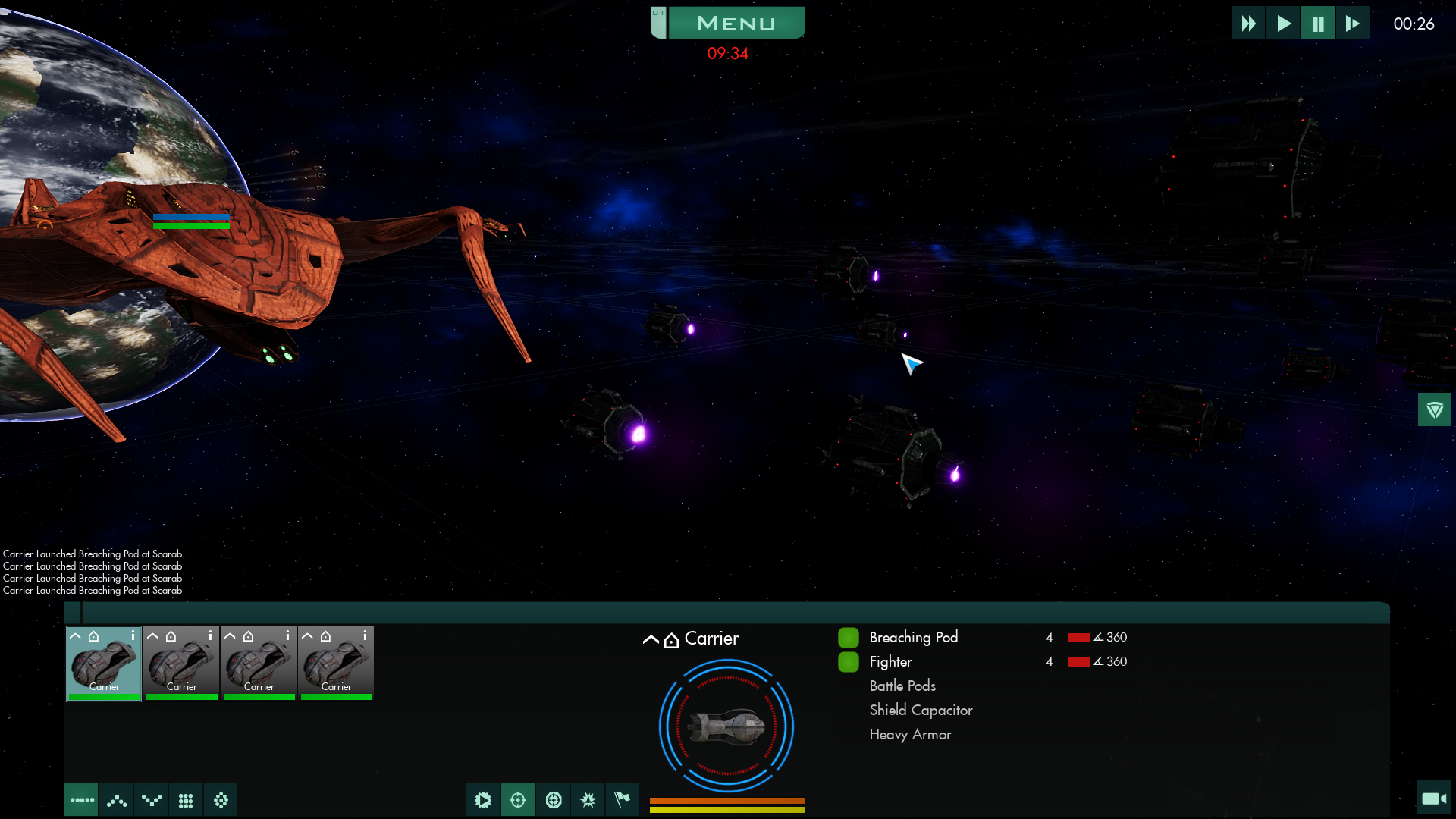This screenshot has width=1456, height=819.
Task: Choose the square grid formation
Action: pyautogui.click(x=186, y=800)
